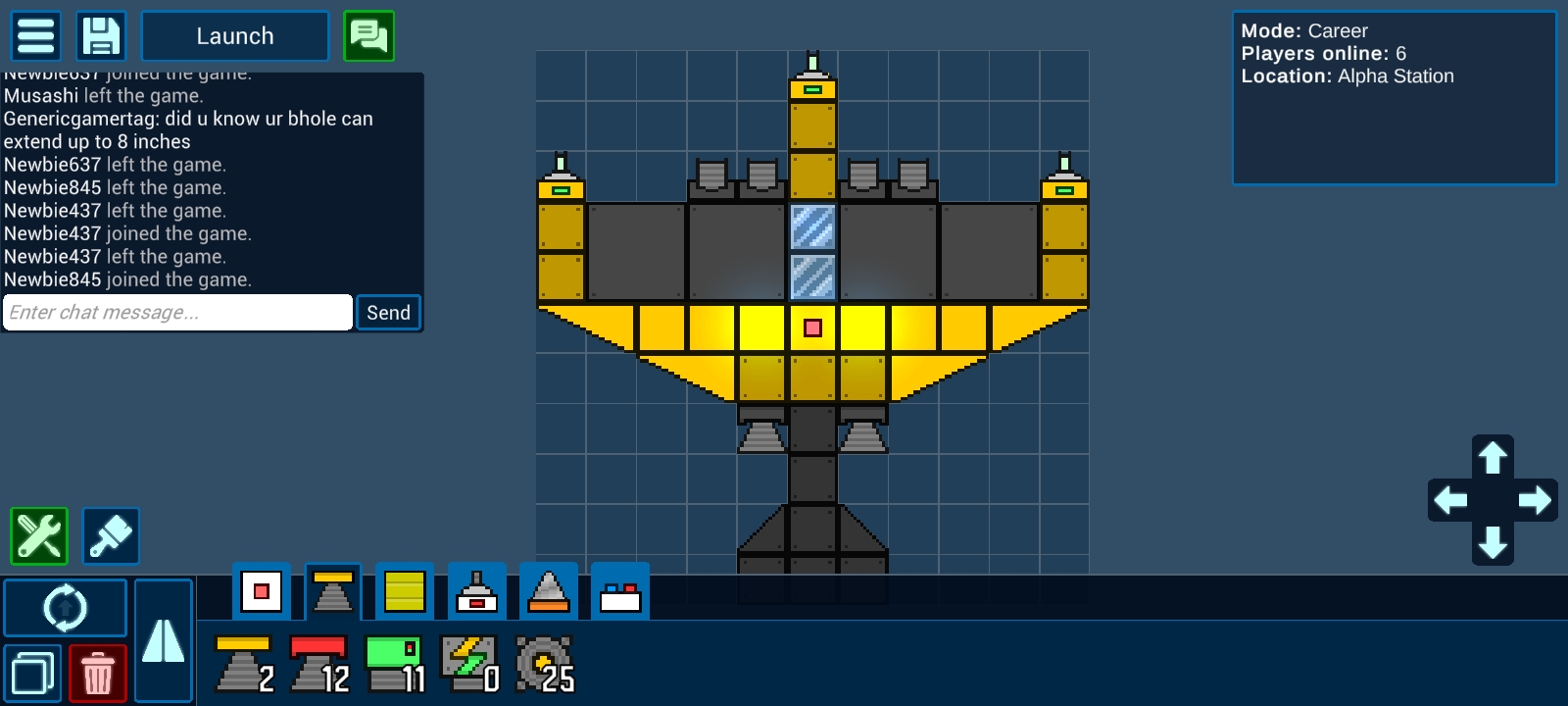The height and width of the screenshot is (706, 1568).
Task: Choose the yellow thruster part with count 2
Action: pyautogui.click(x=244, y=664)
